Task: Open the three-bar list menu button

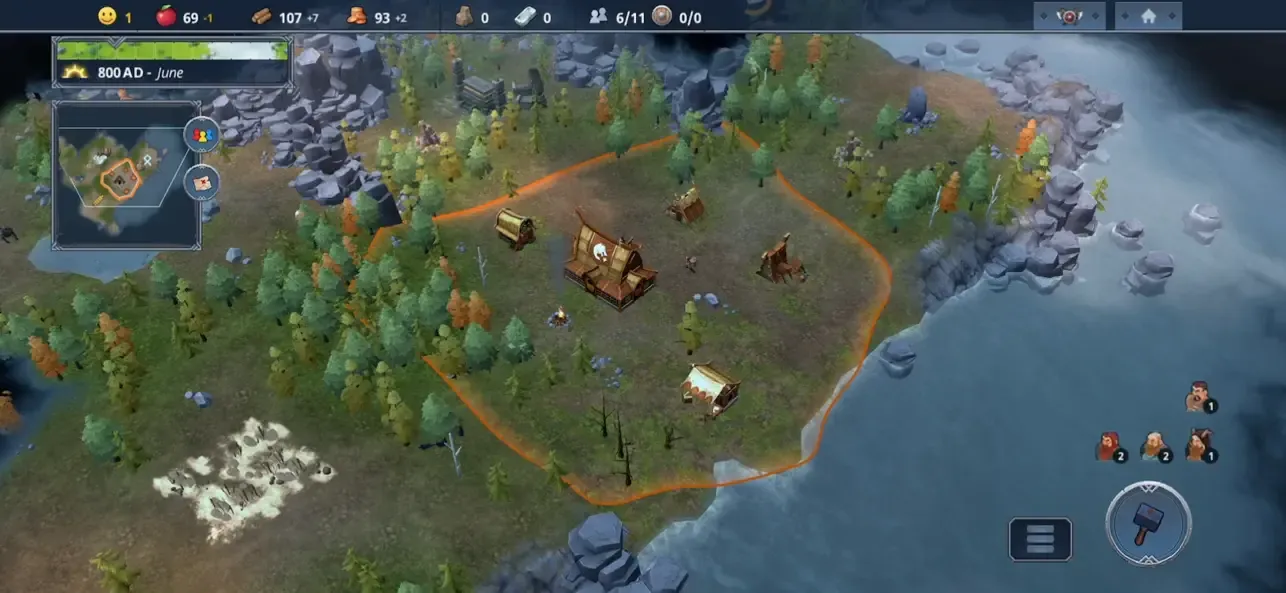Action: (x=1040, y=539)
